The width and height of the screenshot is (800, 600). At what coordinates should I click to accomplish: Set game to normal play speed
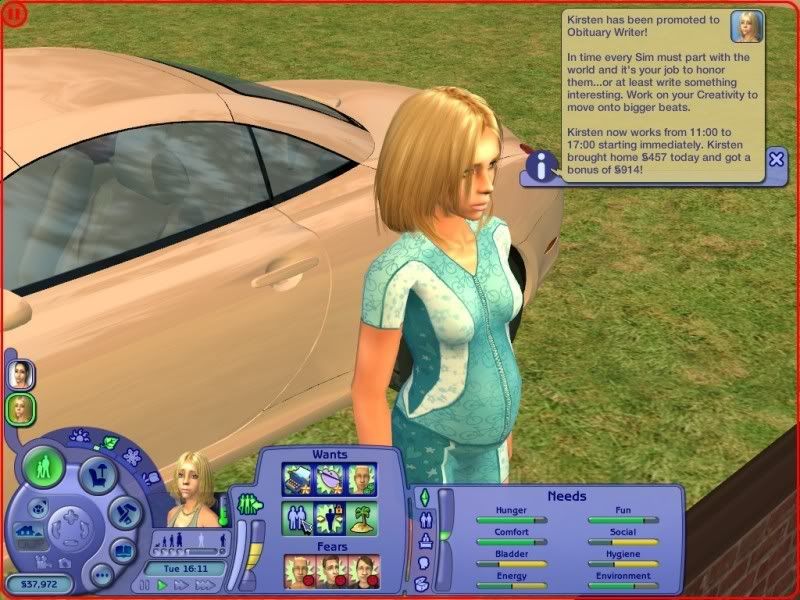click(162, 585)
